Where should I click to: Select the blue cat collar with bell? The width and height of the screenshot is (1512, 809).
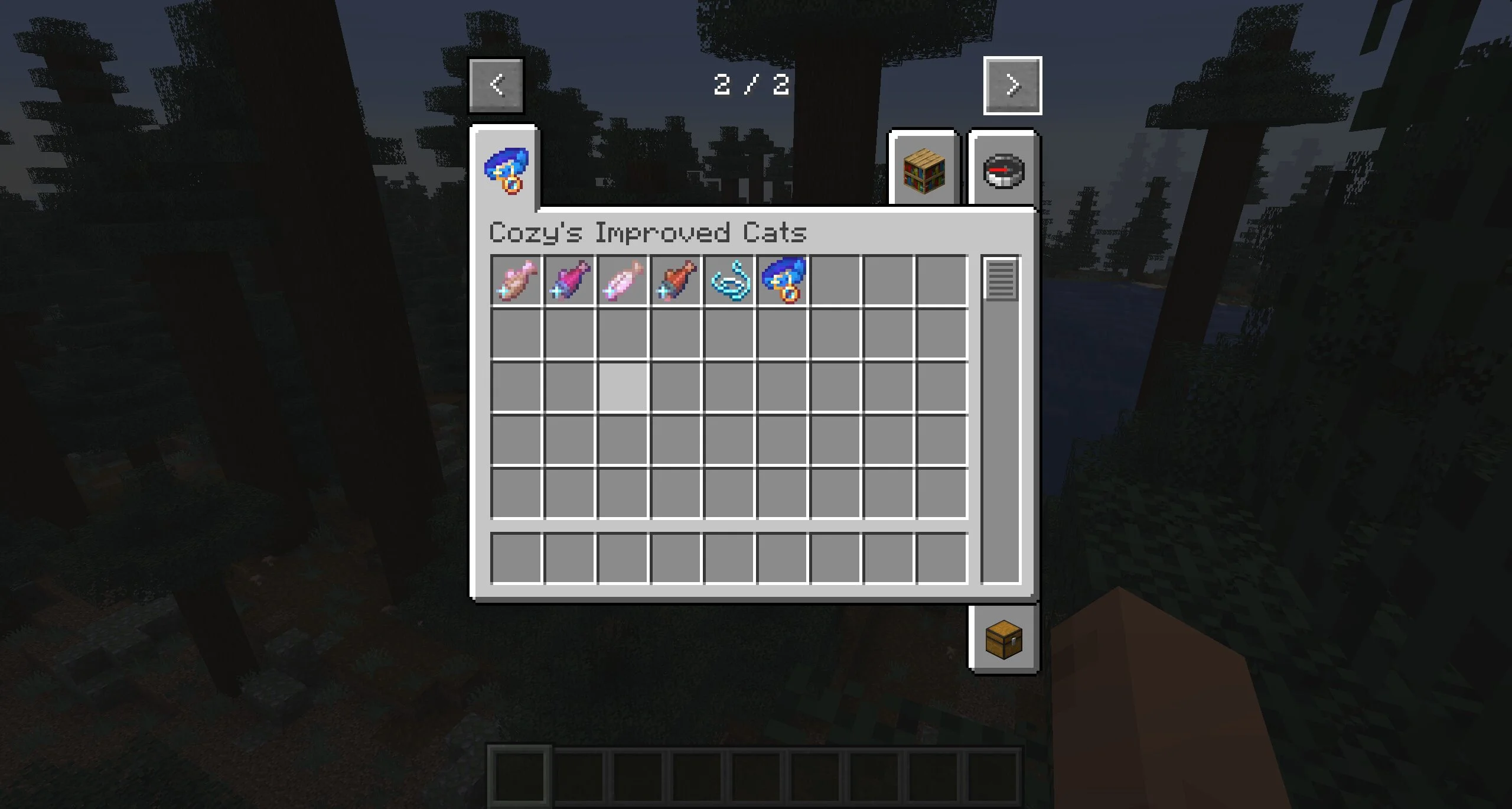783,281
